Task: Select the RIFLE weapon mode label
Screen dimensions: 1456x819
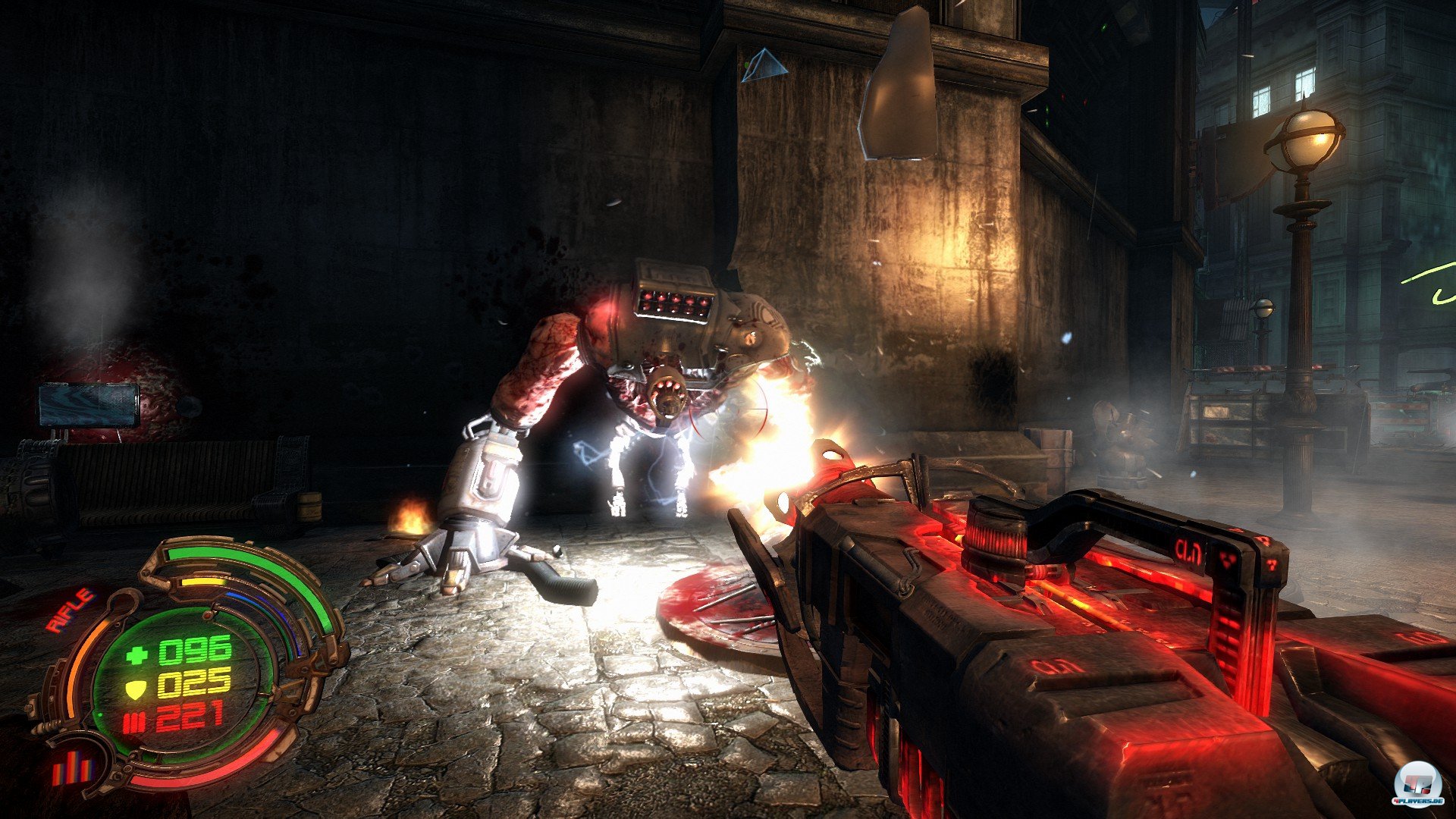Action: coord(70,610)
